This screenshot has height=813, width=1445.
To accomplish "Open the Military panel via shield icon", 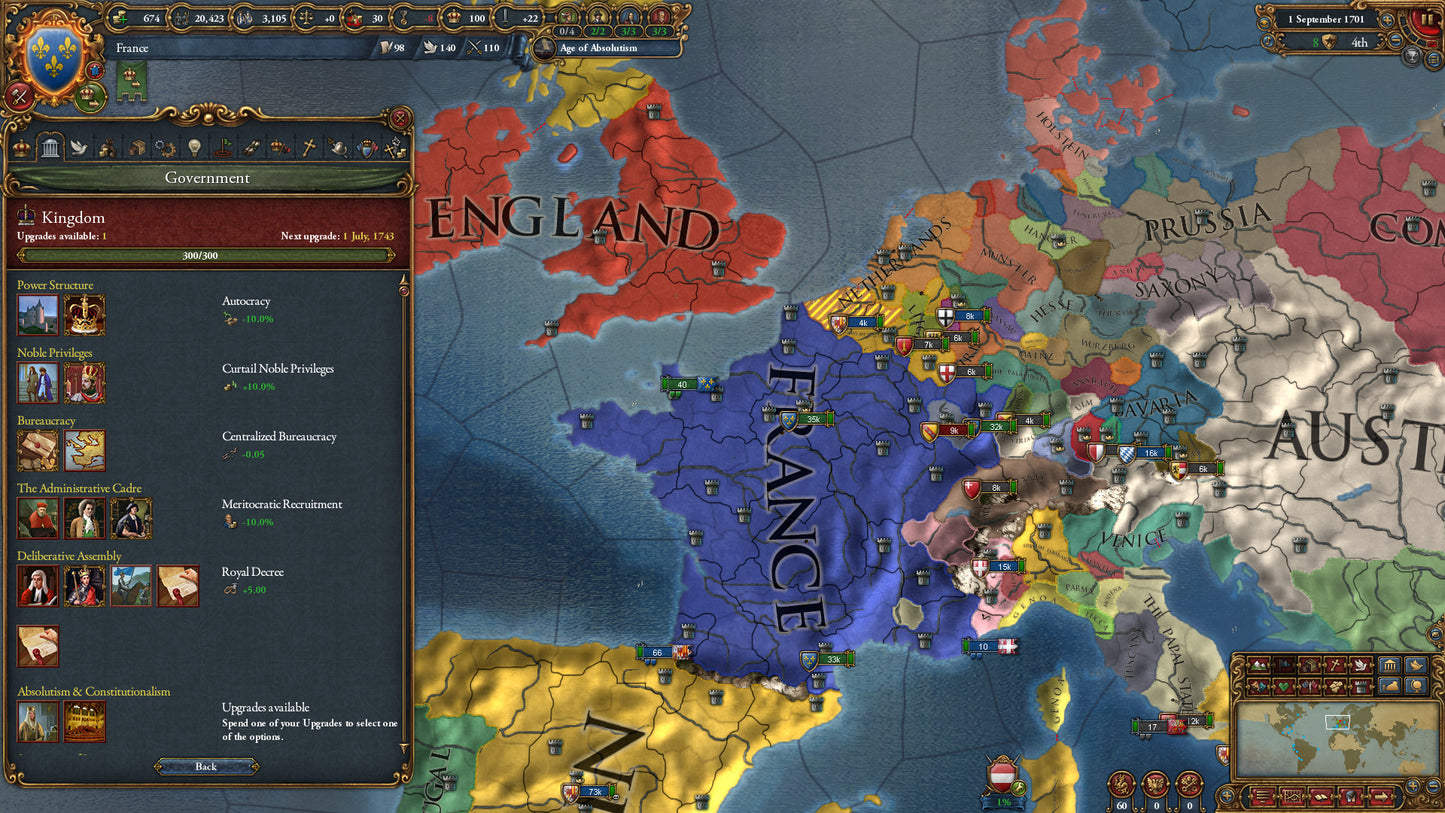I will coord(369,147).
